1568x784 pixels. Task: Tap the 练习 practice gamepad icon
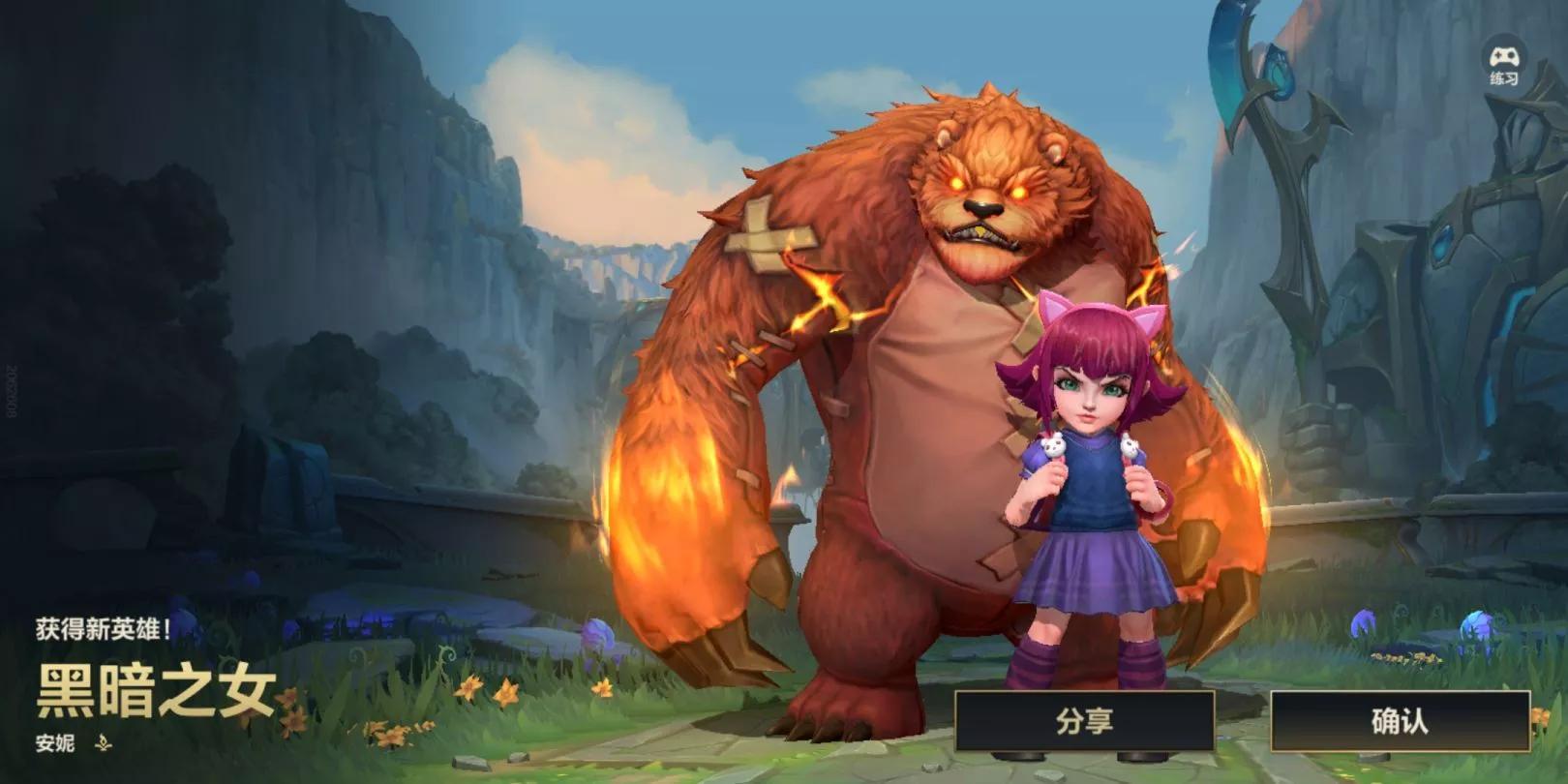1505,58
